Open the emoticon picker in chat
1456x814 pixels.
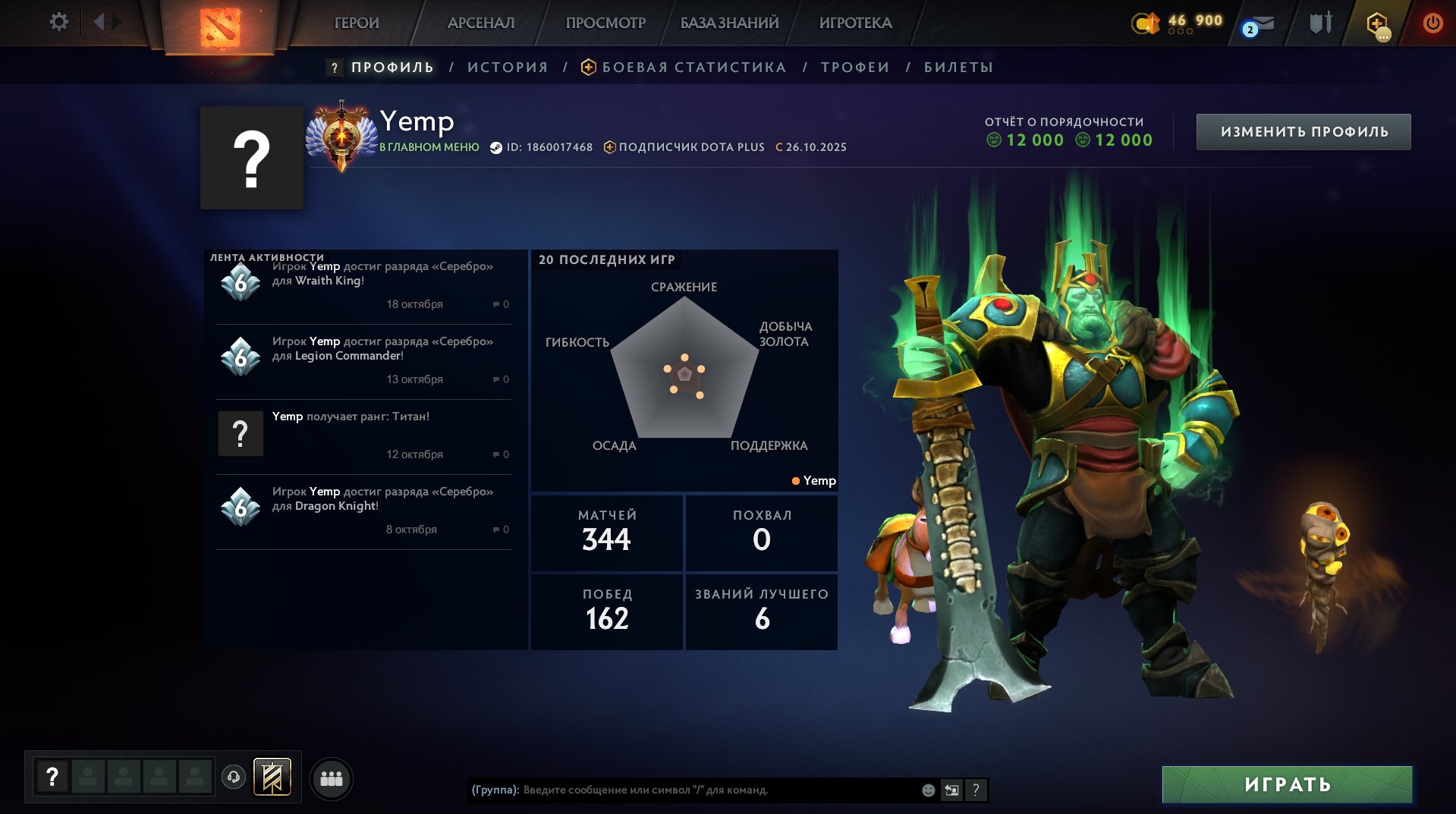928,790
